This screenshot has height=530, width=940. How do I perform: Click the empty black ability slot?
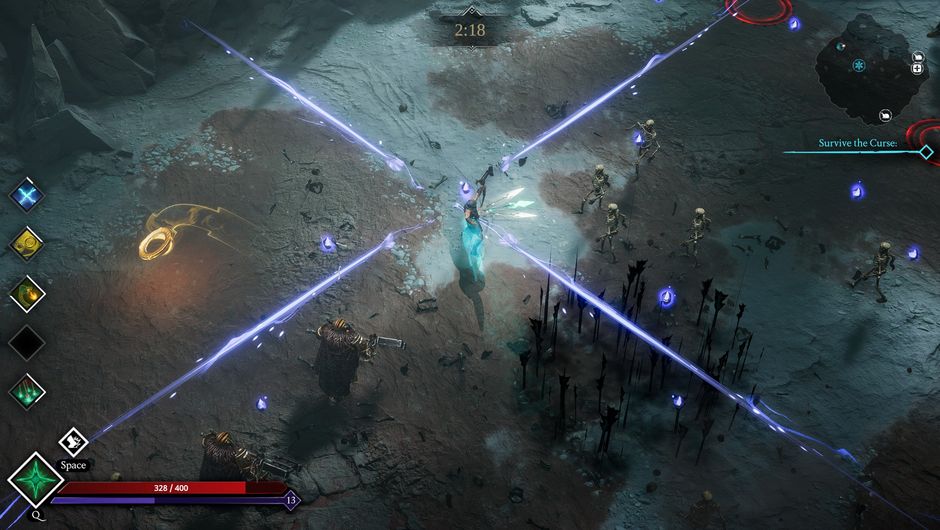(27, 342)
